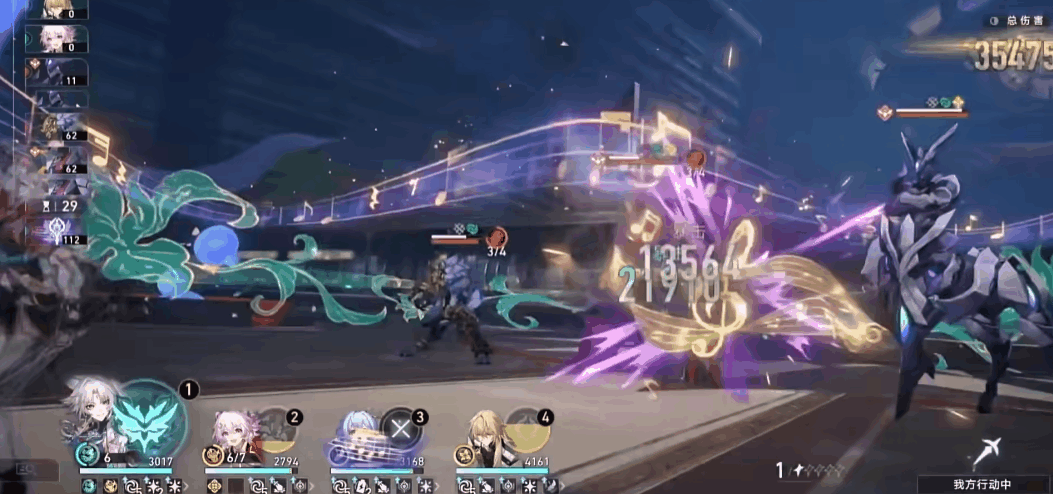Select the turn order entry showing 112
The height and width of the screenshot is (494, 1053).
[62, 232]
